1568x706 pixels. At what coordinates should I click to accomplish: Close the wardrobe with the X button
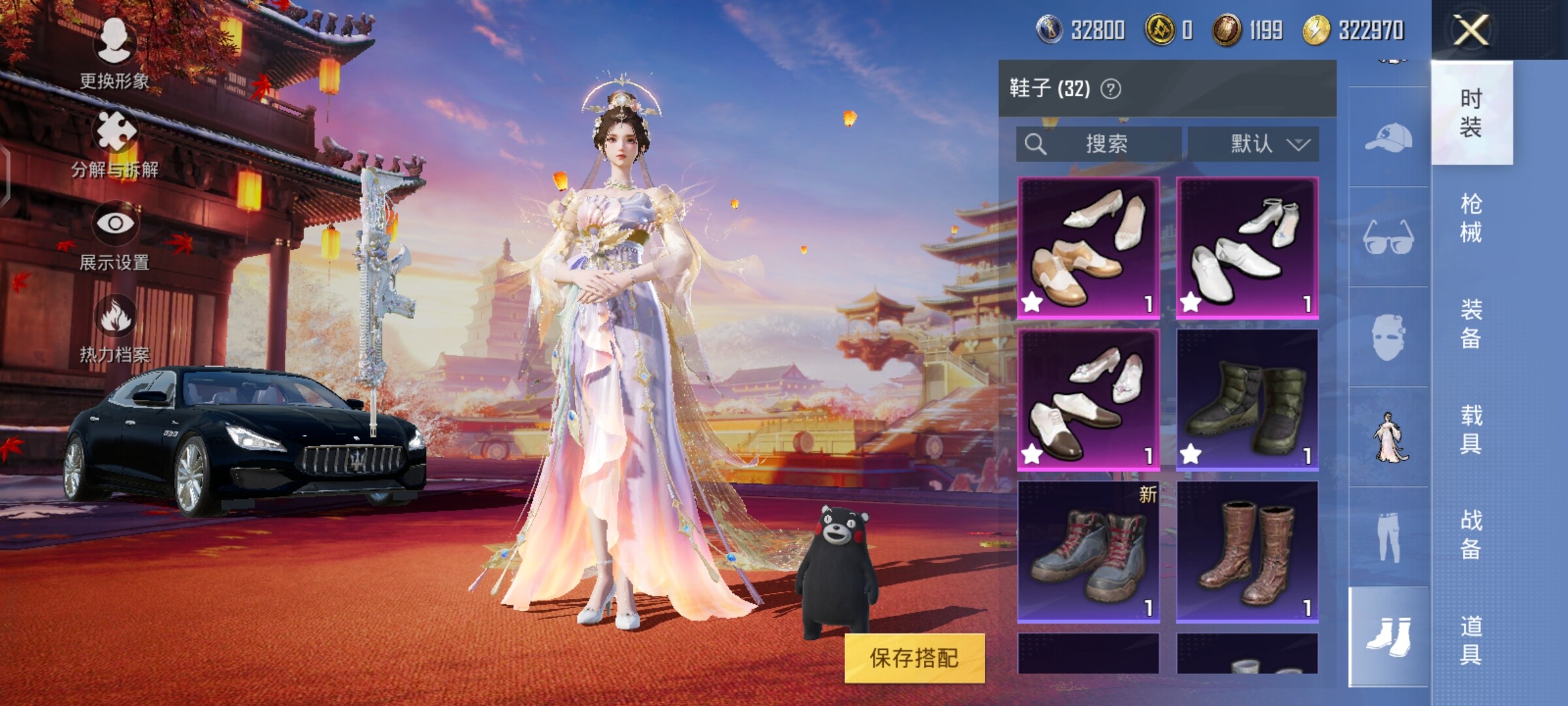click(1471, 30)
